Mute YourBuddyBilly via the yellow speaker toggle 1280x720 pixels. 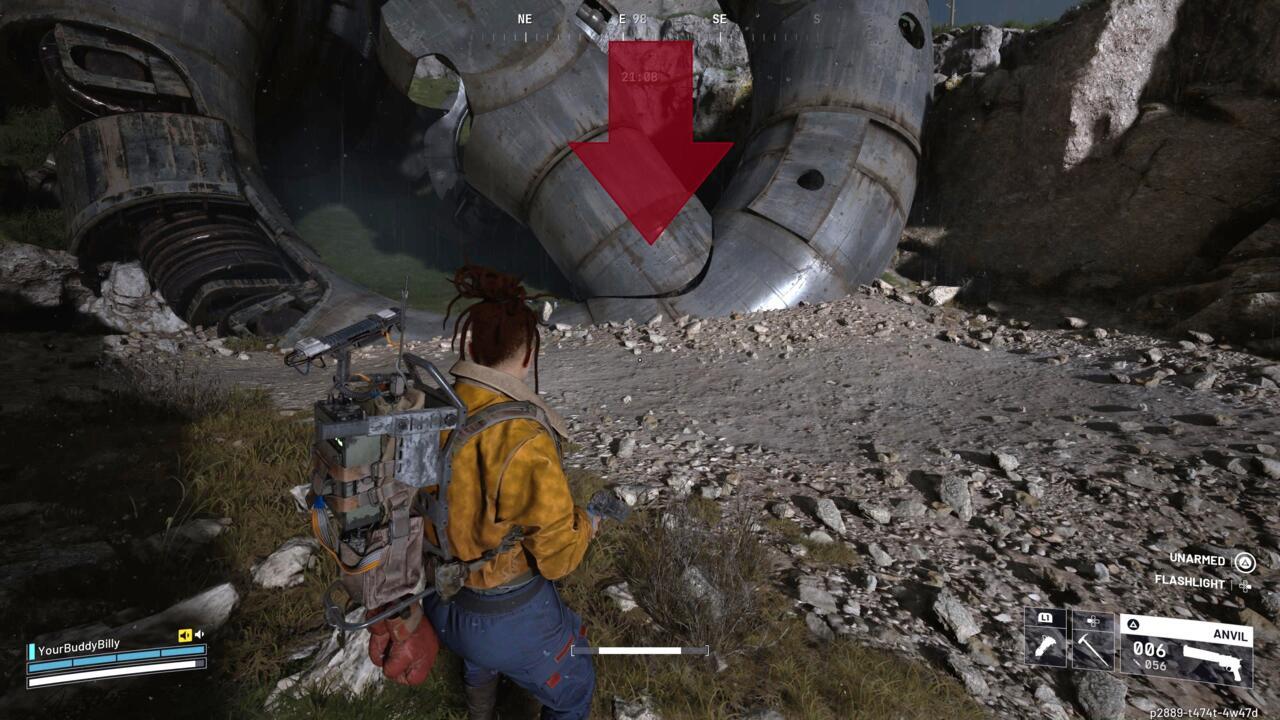click(185, 635)
